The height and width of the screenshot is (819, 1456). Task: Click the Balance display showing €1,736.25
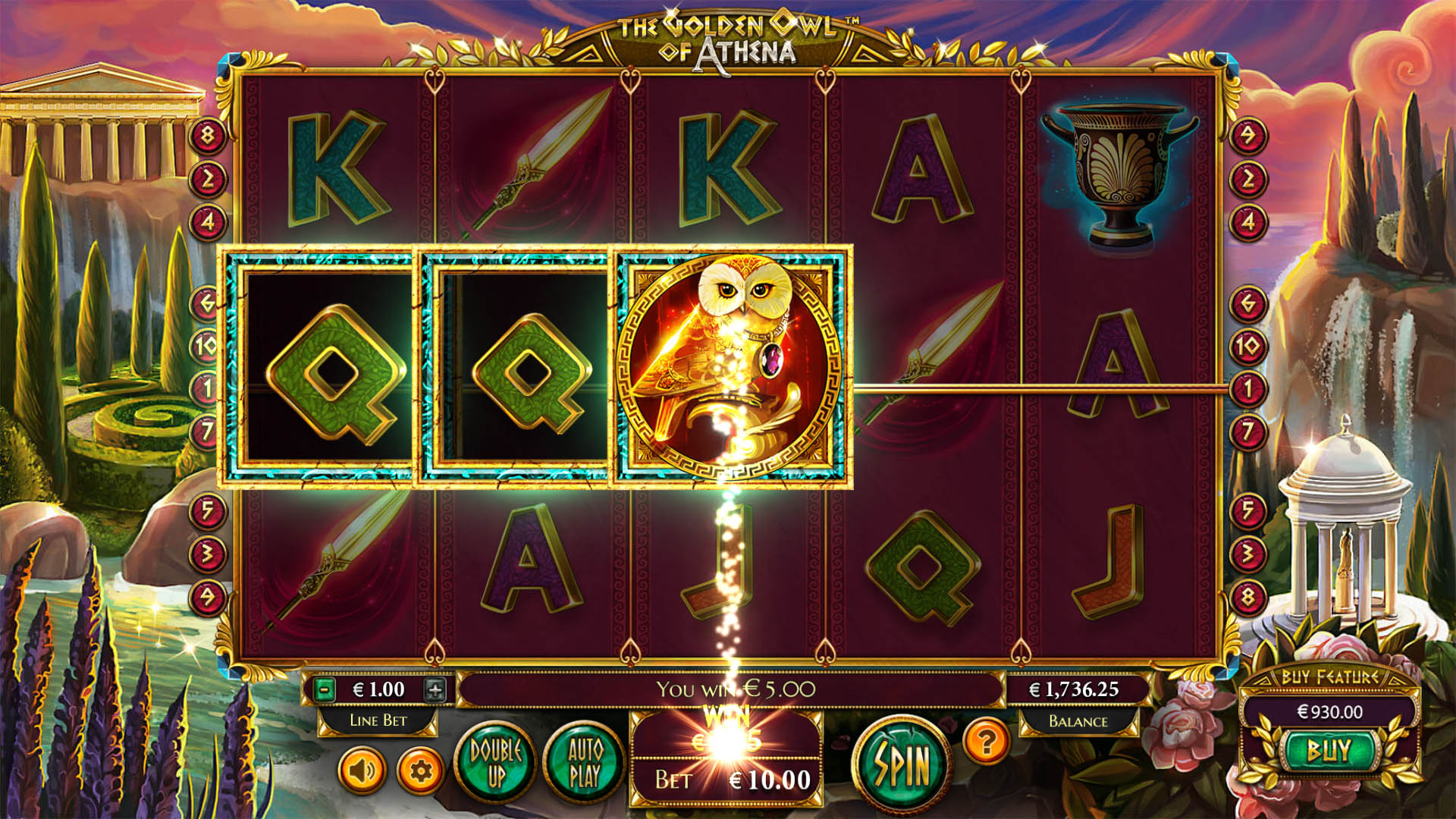point(1074,690)
